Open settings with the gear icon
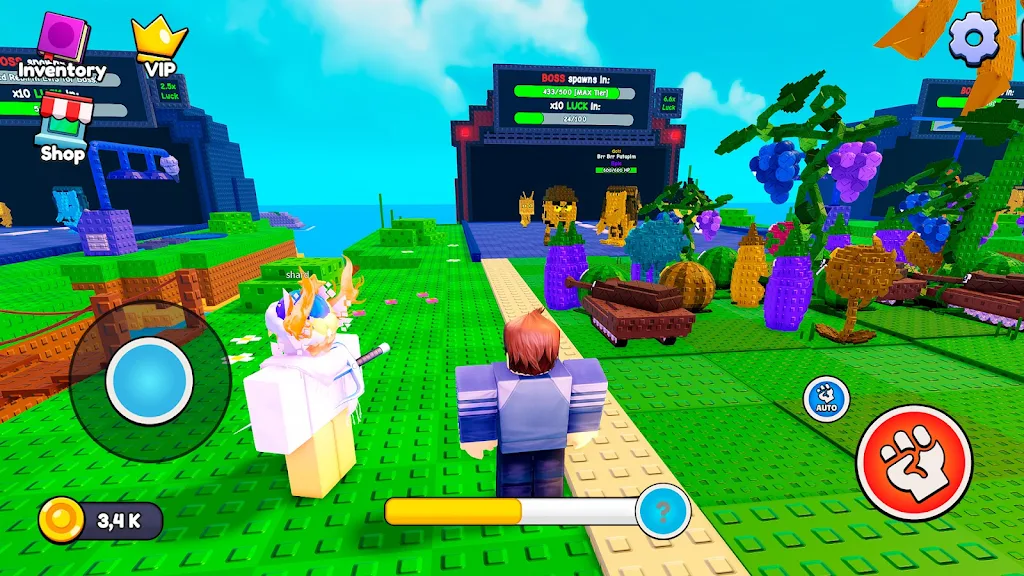The width and height of the screenshot is (1024, 576). (974, 37)
